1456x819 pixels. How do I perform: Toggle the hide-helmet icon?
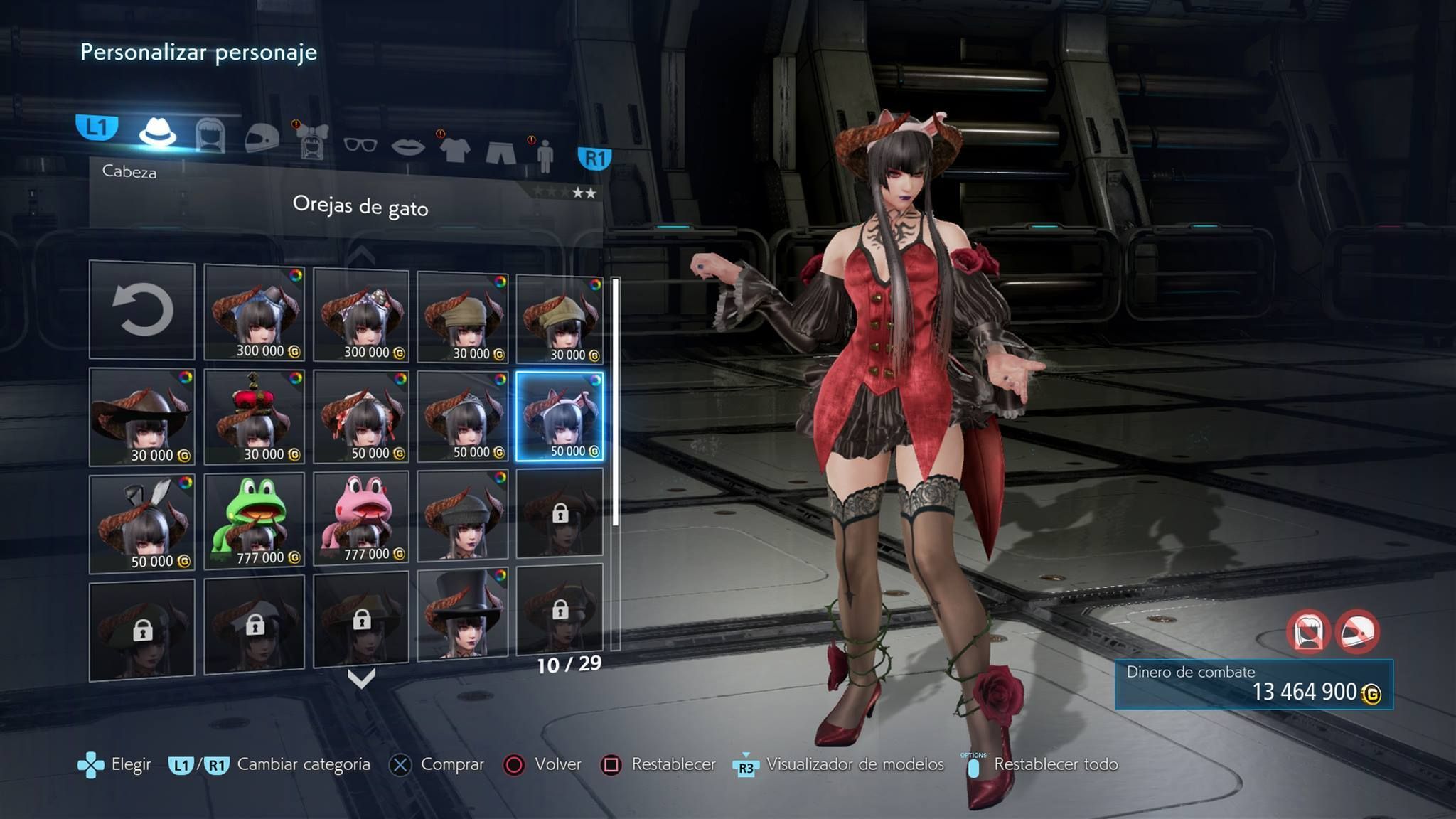[x=1357, y=631]
